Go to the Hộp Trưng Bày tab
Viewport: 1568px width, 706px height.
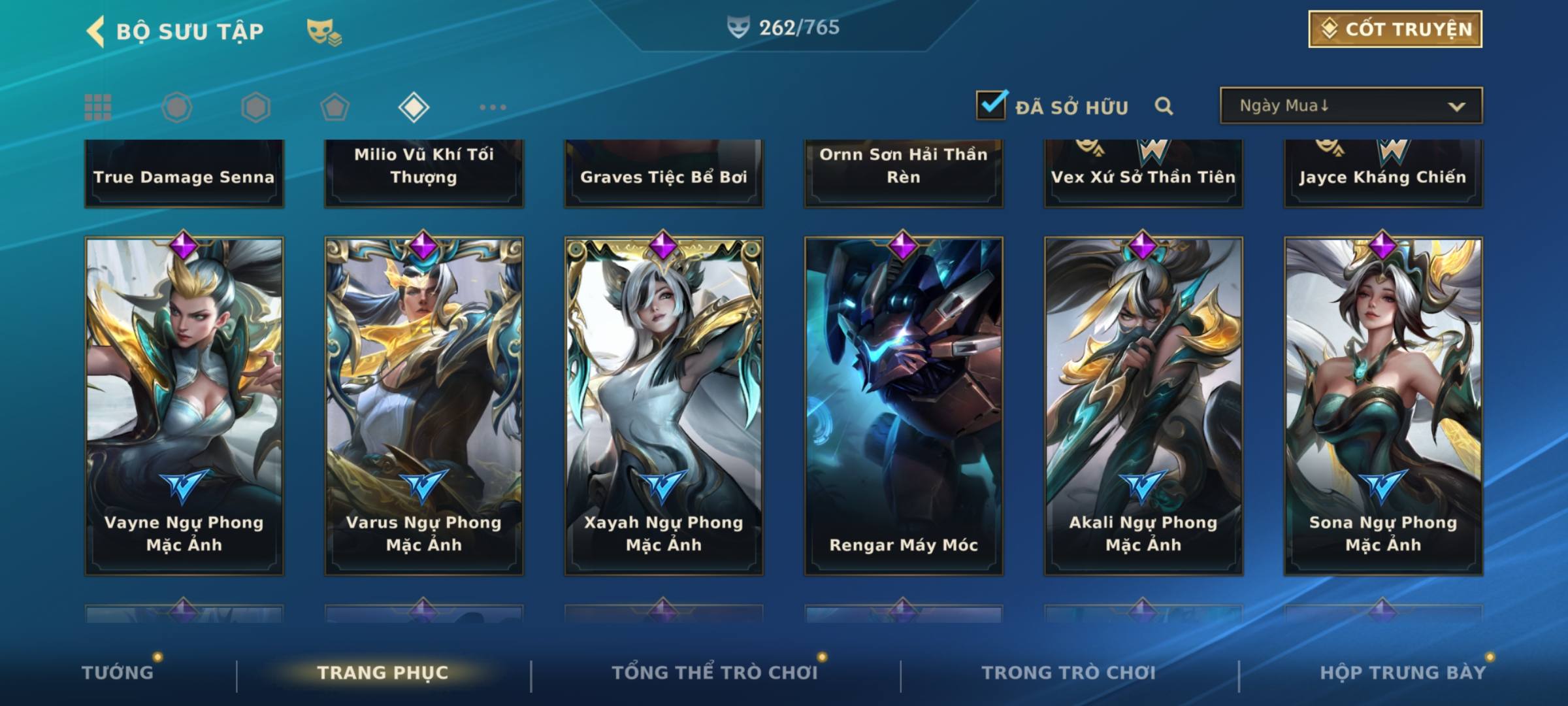click(1403, 673)
